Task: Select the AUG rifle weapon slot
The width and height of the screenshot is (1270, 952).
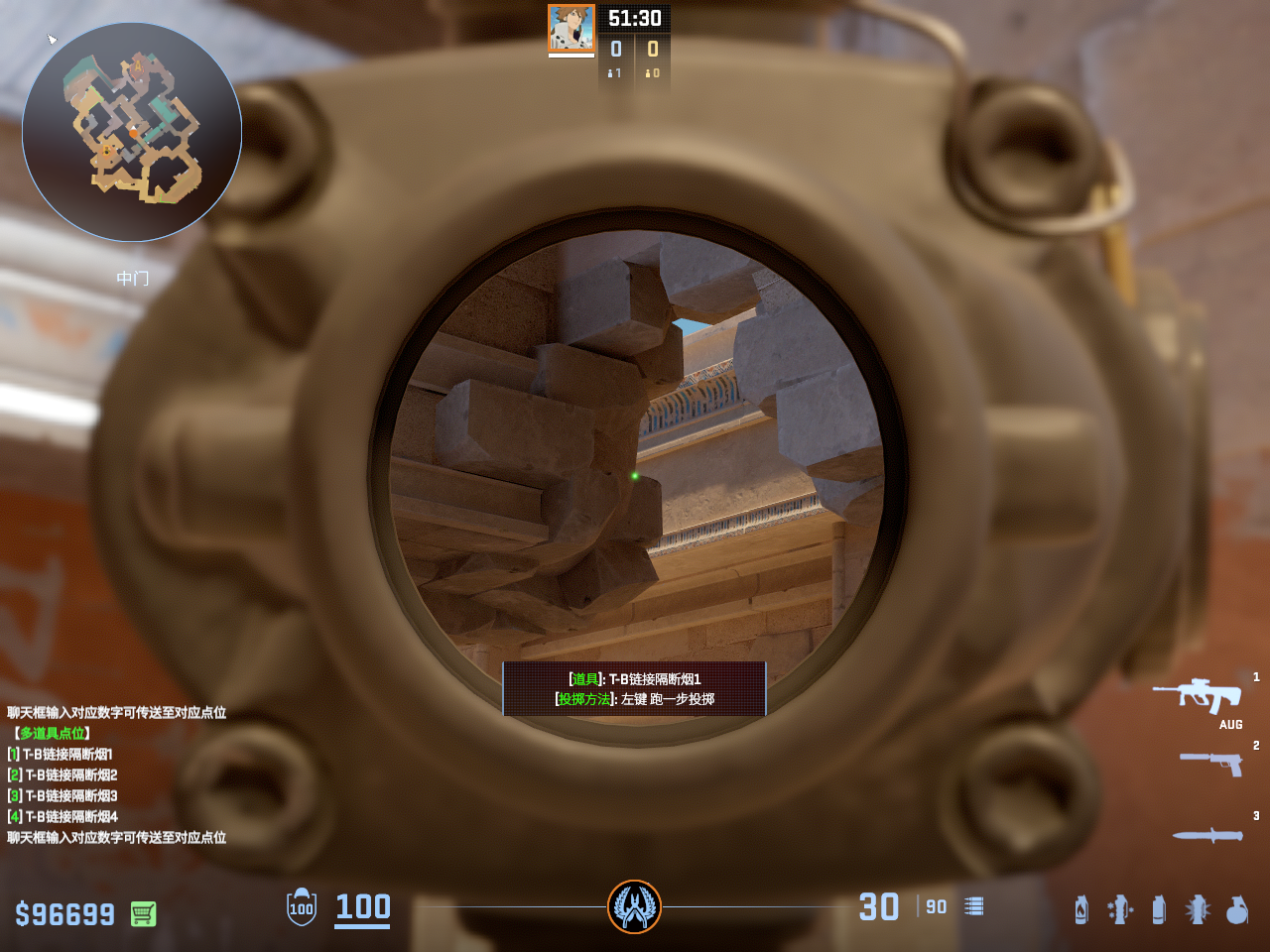Action: point(1199,695)
